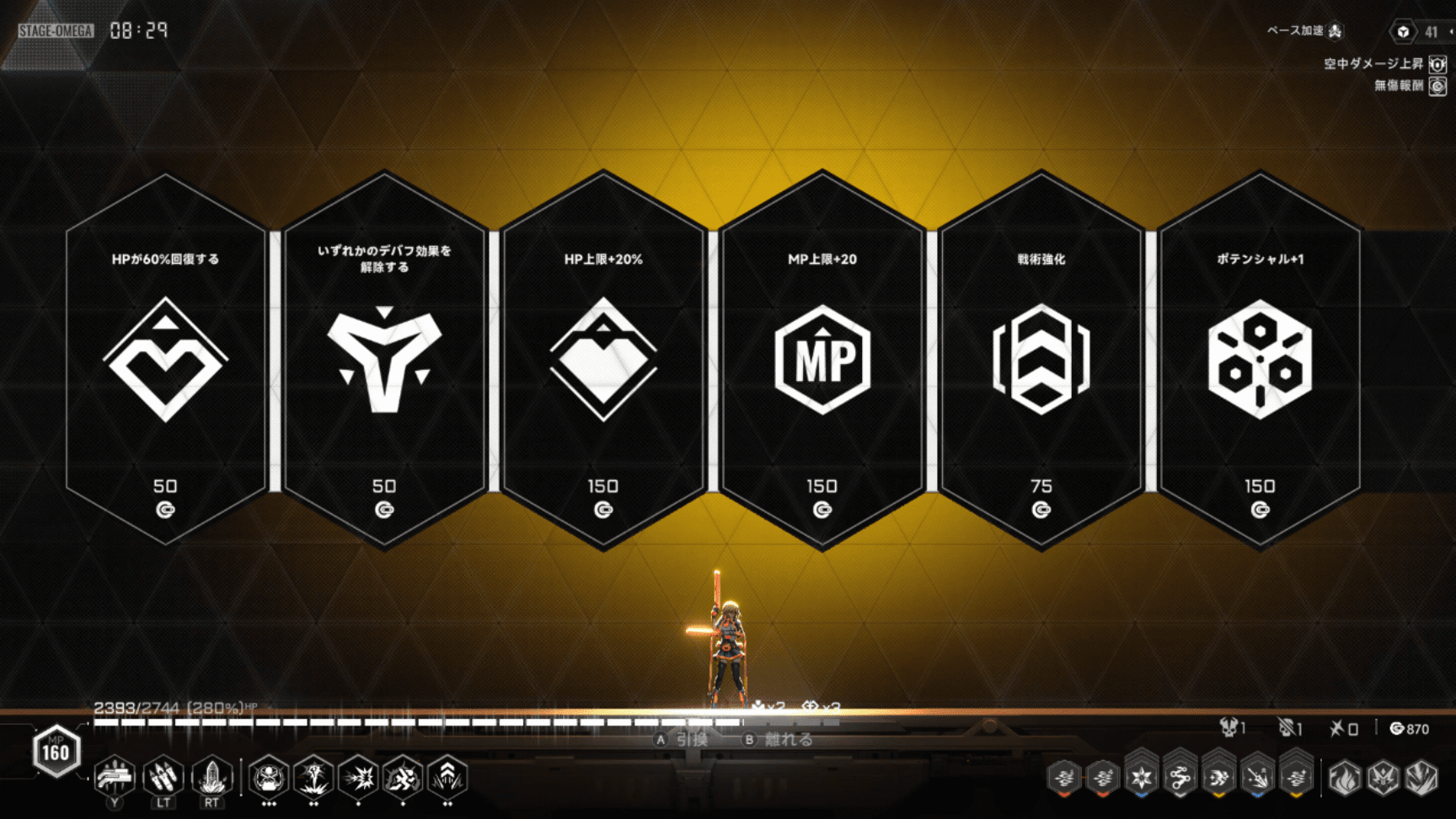
Task: Activate the single rocket launch skill icon
Action: tap(211, 776)
